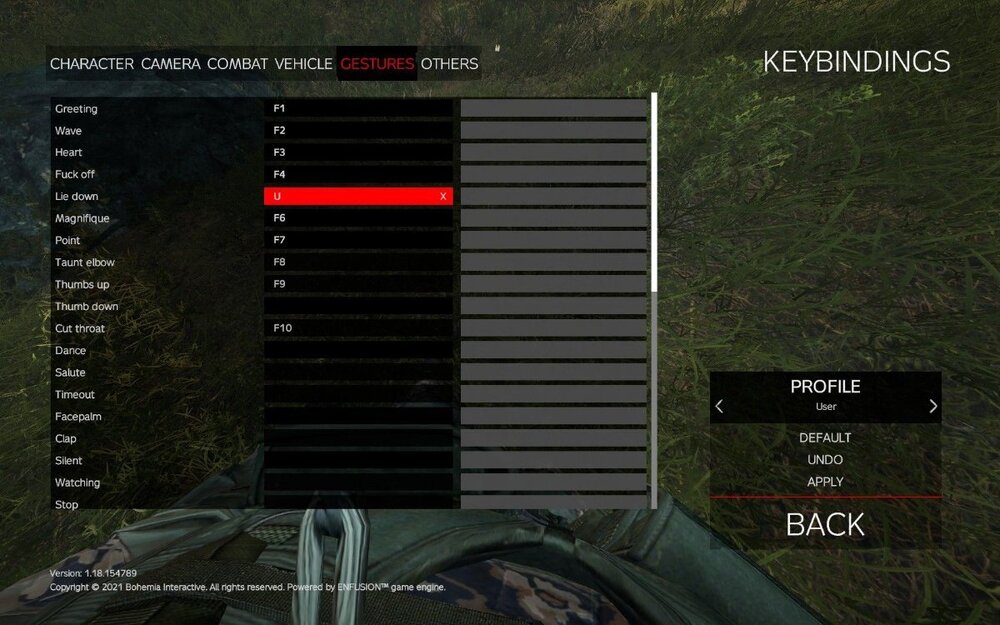Viewport: 1000px width, 625px height.
Task: Undo the keybinding changes
Action: (825, 460)
